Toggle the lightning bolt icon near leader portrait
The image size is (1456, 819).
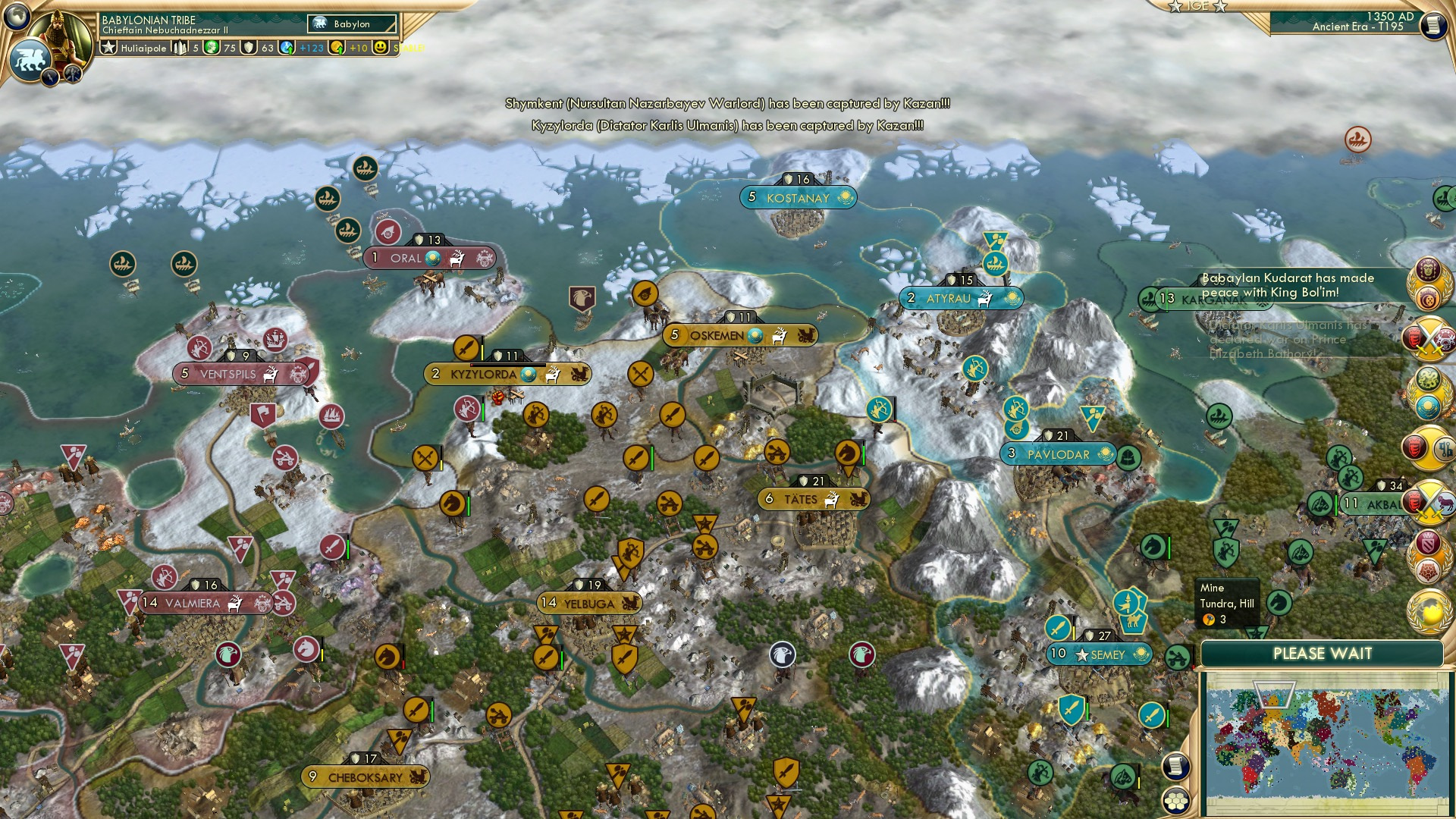49,76
